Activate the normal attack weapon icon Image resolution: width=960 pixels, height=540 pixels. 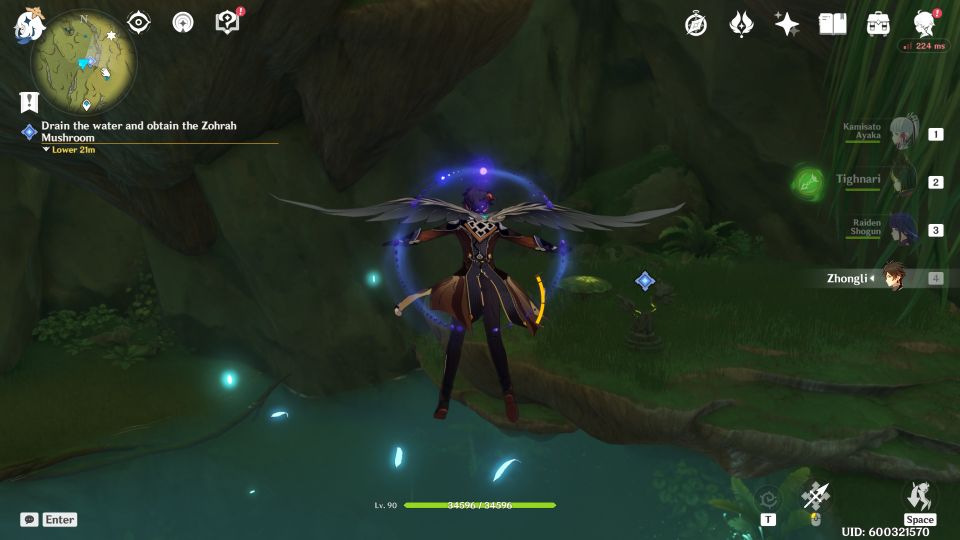click(x=816, y=495)
